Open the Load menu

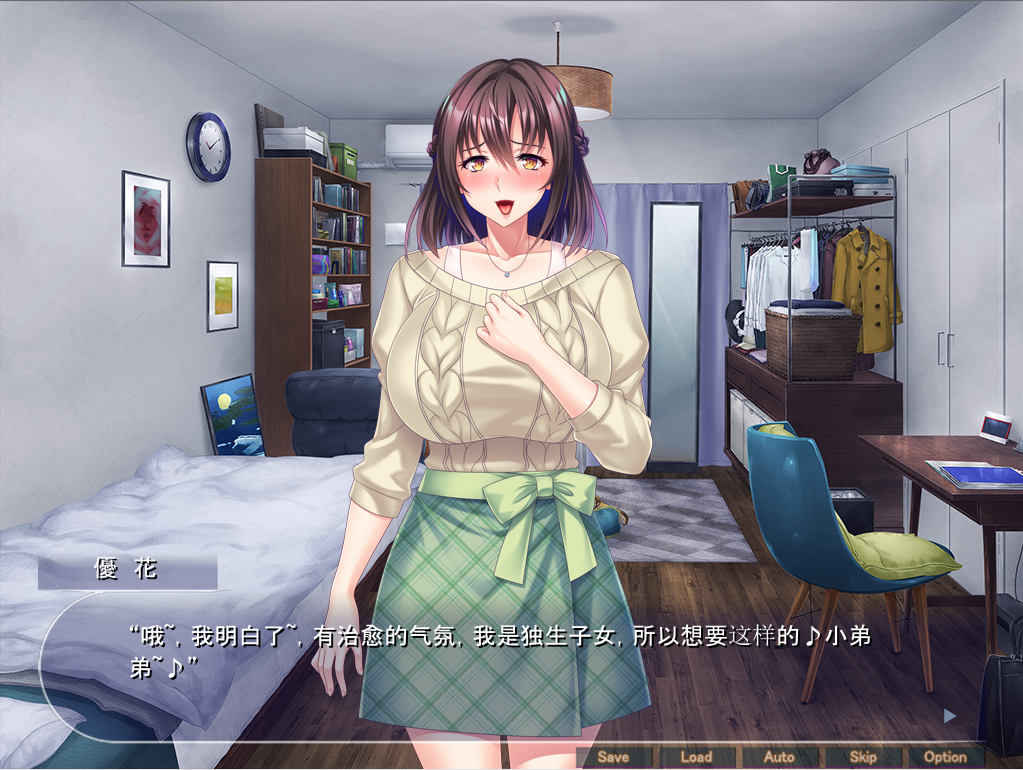pyautogui.click(x=696, y=757)
